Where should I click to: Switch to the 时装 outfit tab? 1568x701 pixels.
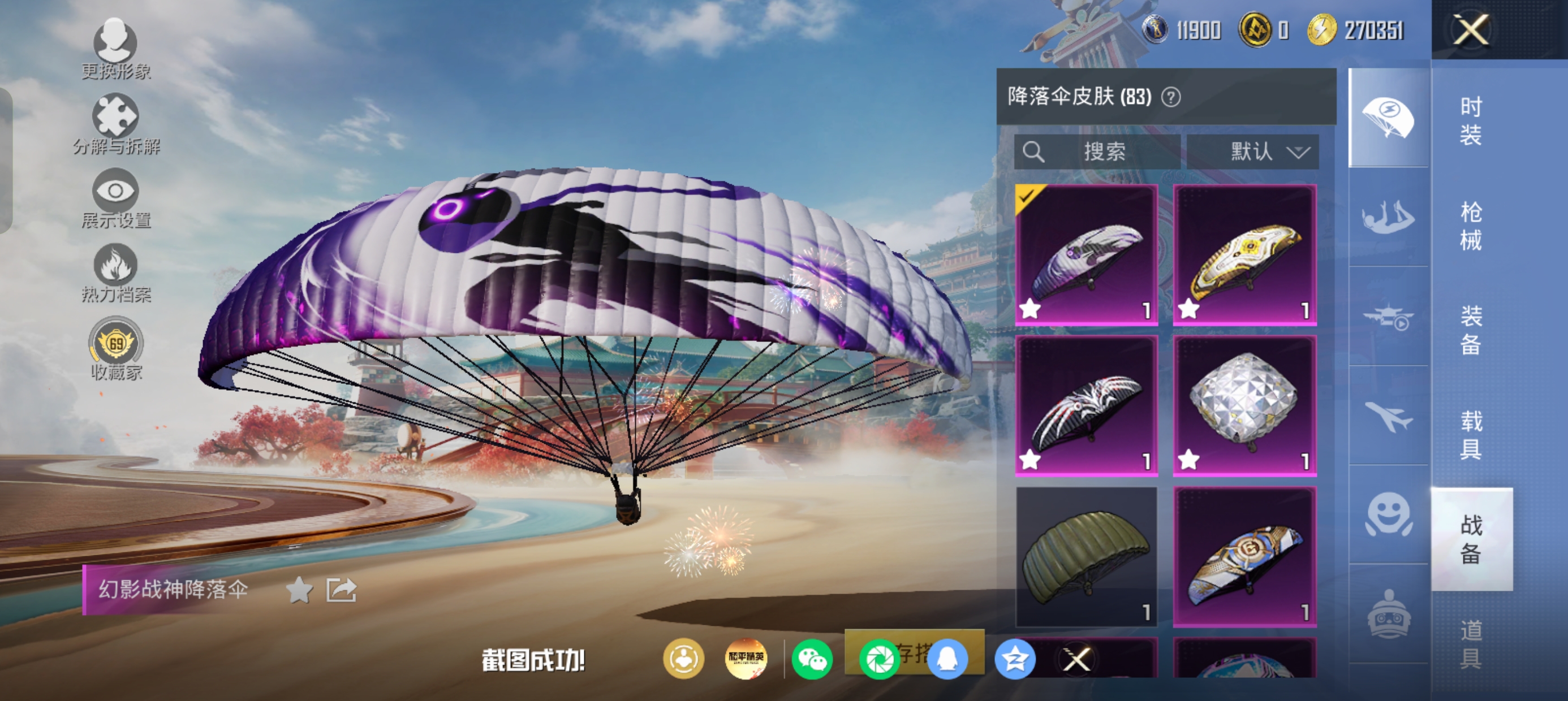1471,120
